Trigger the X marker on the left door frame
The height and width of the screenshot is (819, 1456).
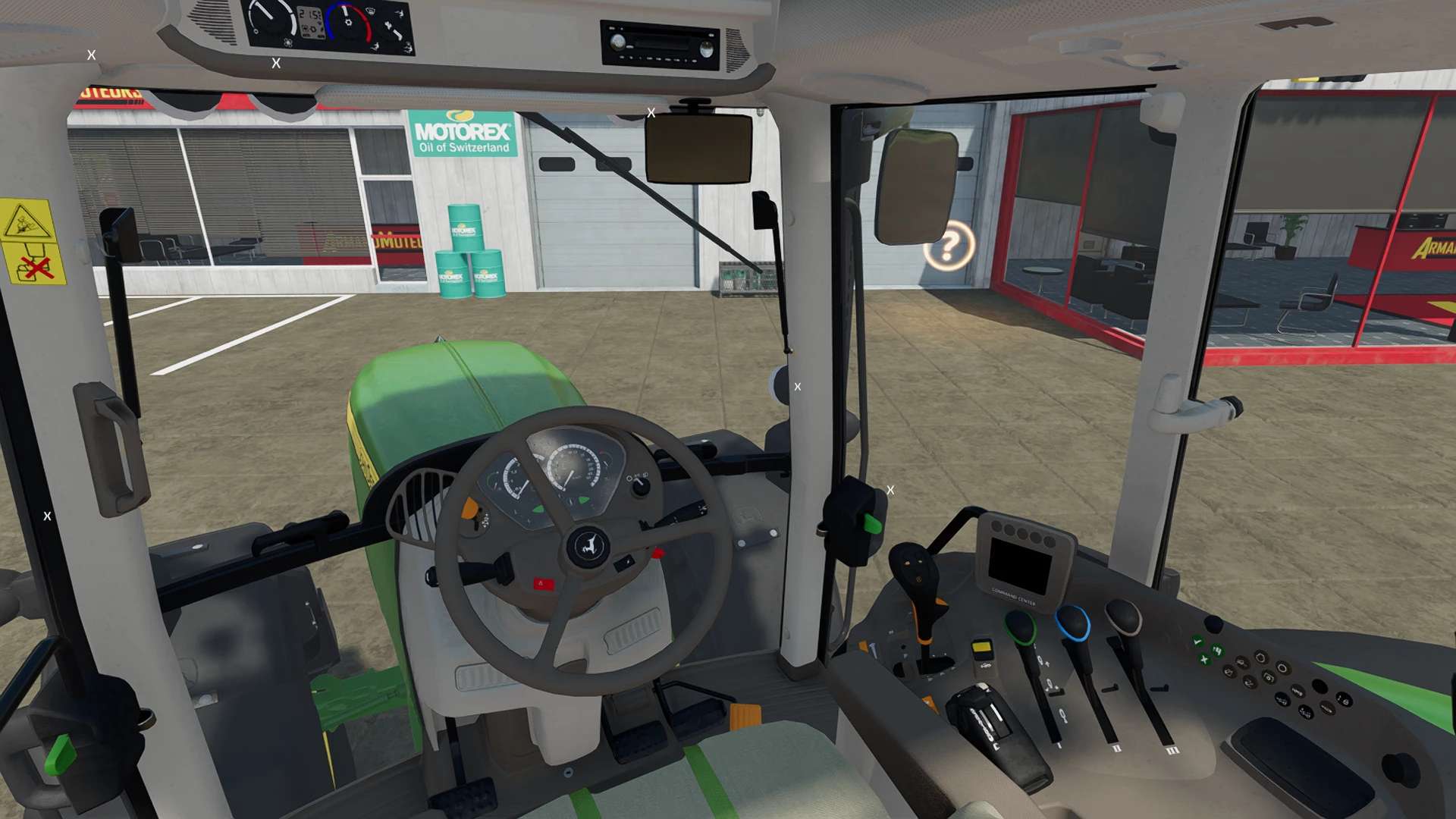(47, 516)
